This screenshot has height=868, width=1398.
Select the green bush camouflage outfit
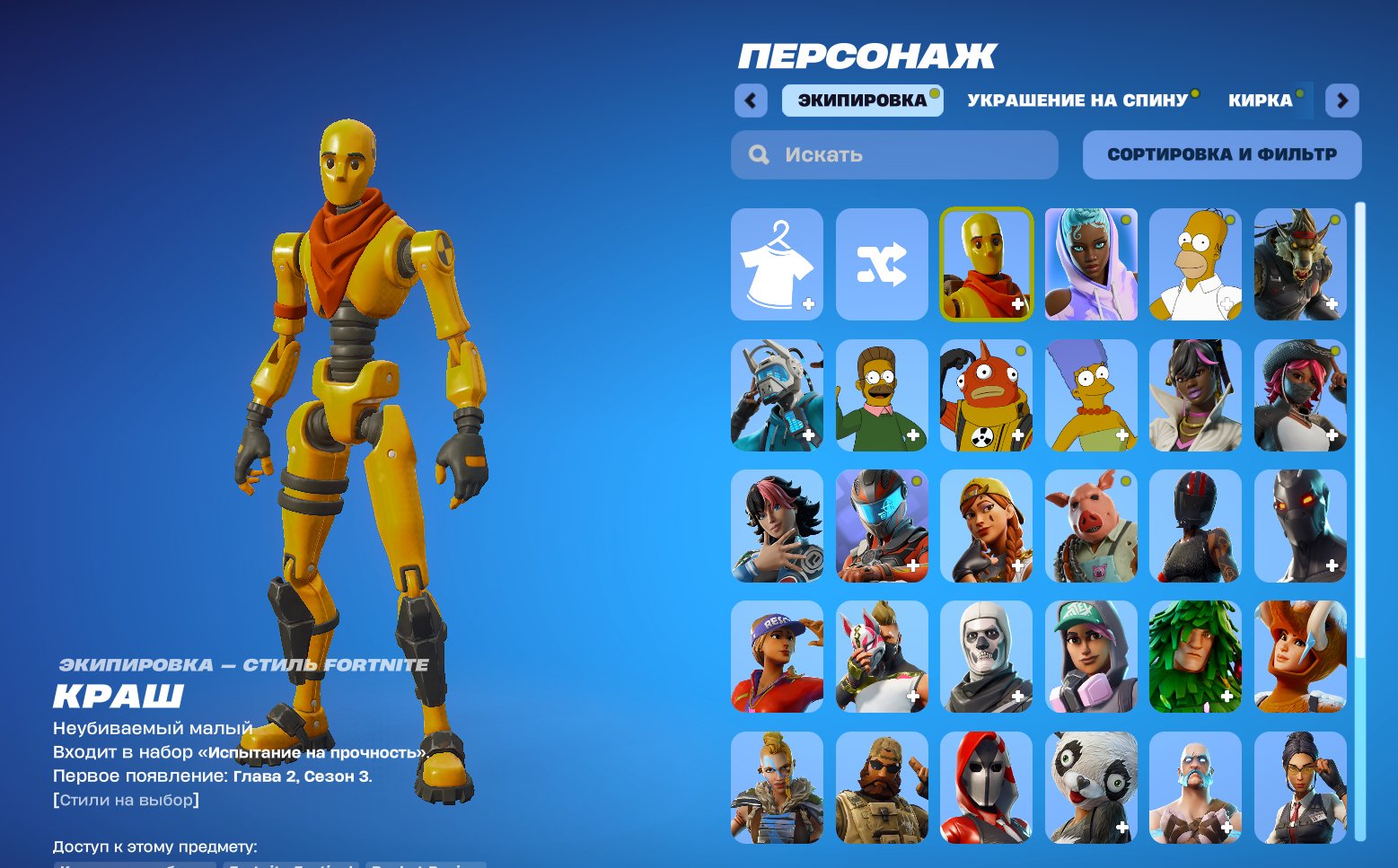[x=1194, y=657]
